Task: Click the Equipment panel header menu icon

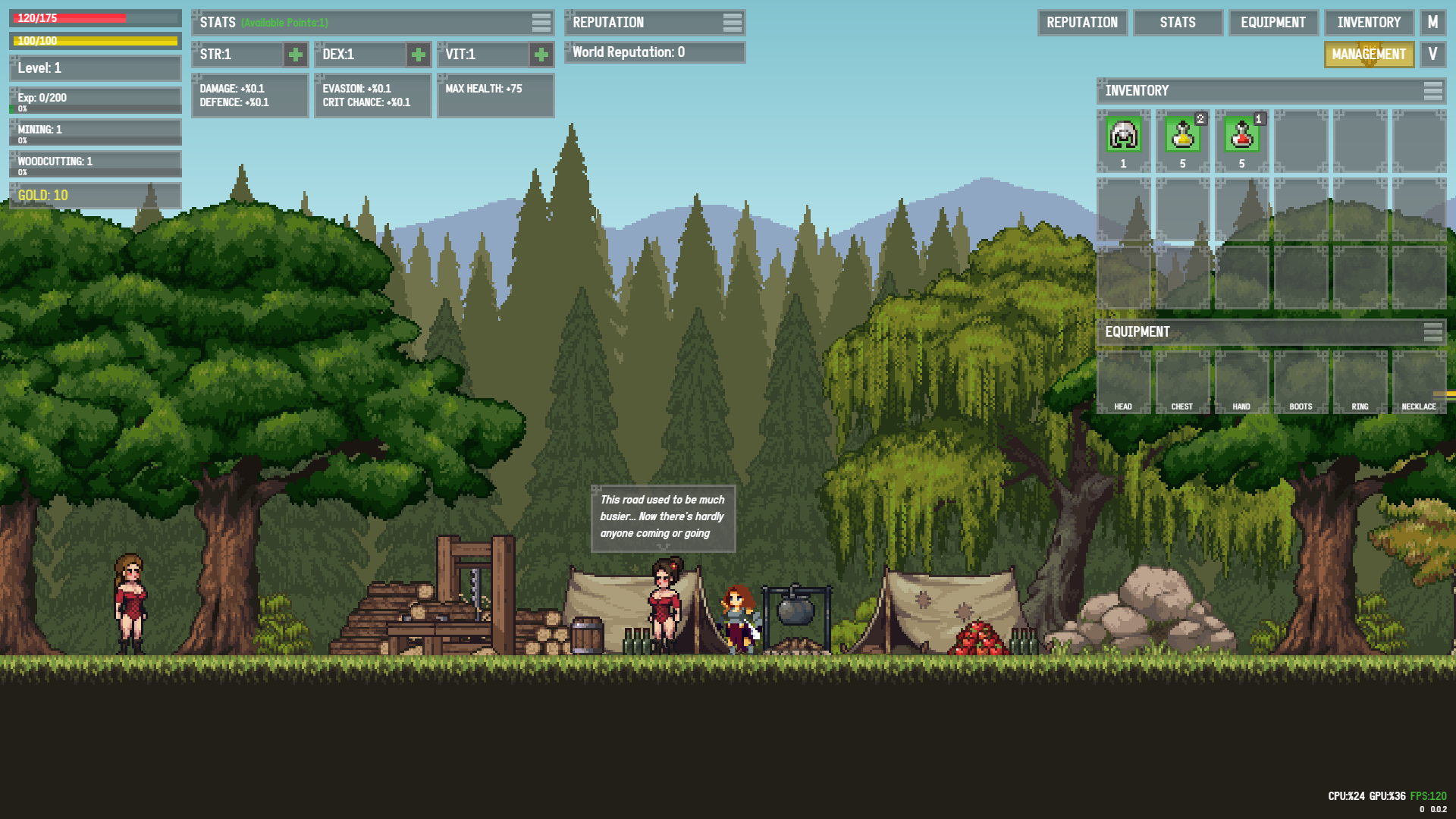Action: tap(1432, 332)
